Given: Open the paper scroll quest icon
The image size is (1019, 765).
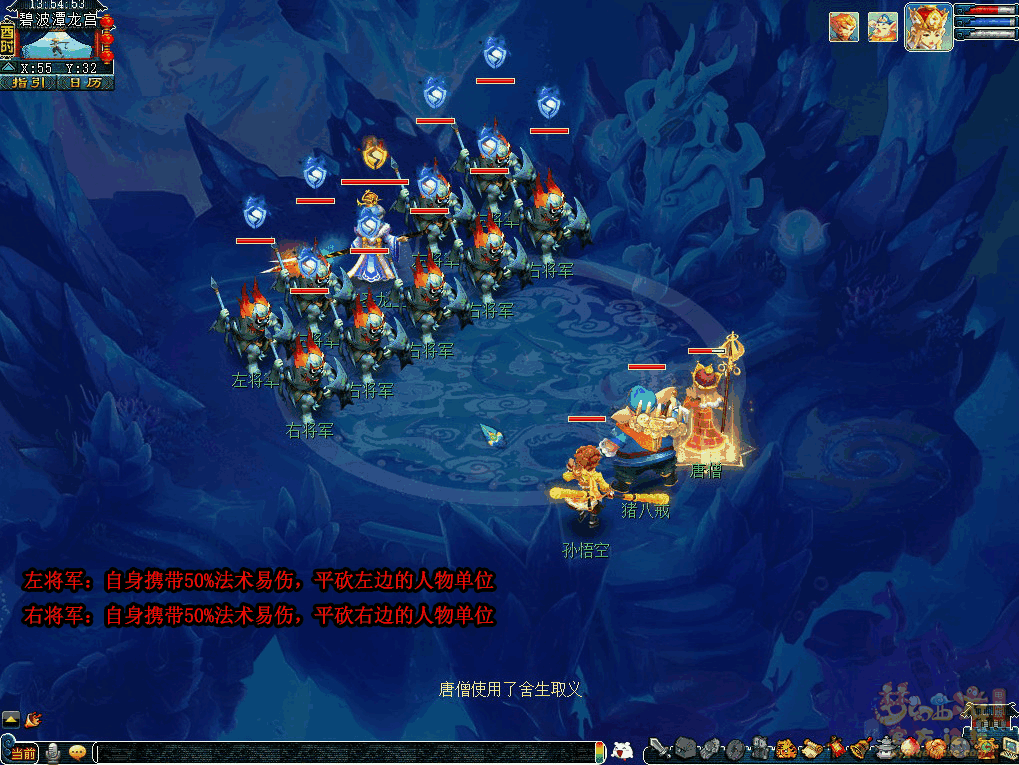Looking at the screenshot, I should (x=811, y=748).
